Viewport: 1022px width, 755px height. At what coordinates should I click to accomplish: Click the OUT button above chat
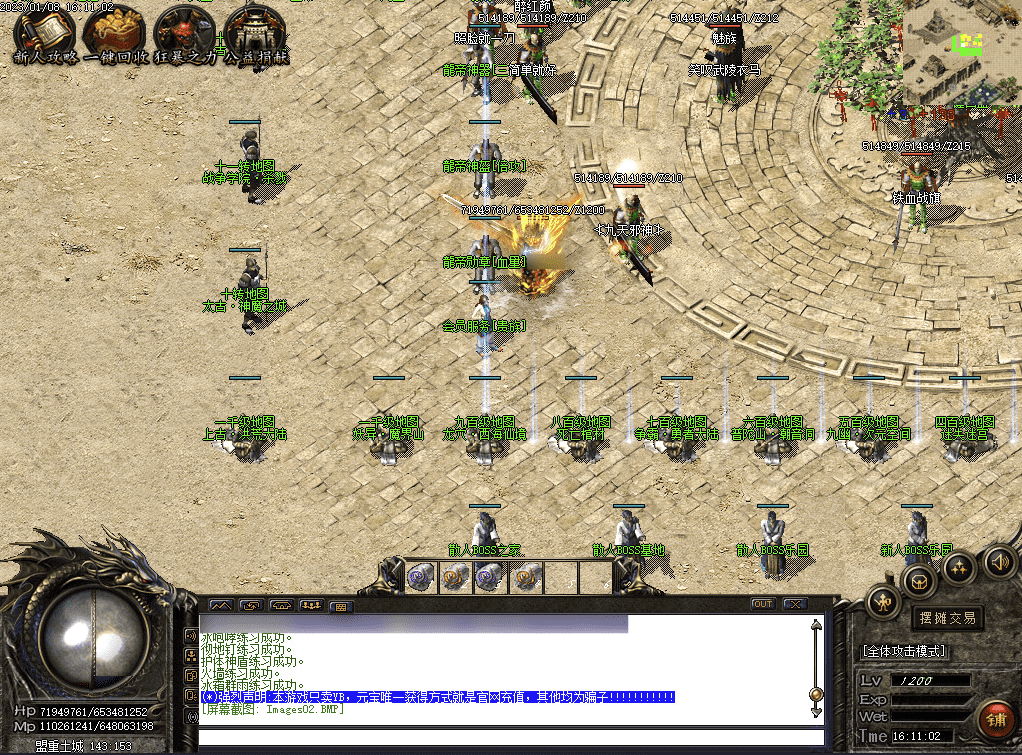pyautogui.click(x=763, y=604)
